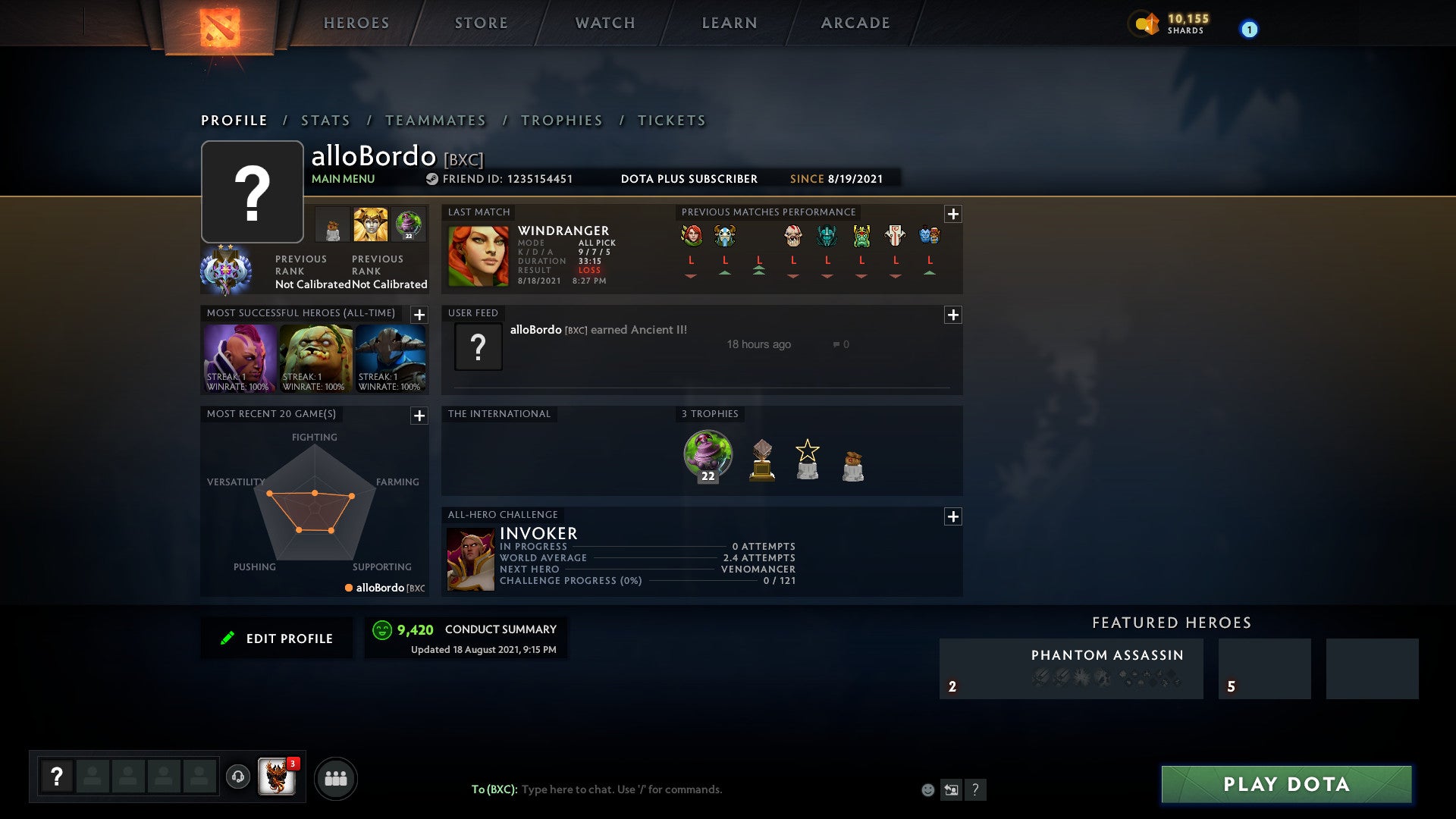Click the chat help question mark icon

point(975,789)
